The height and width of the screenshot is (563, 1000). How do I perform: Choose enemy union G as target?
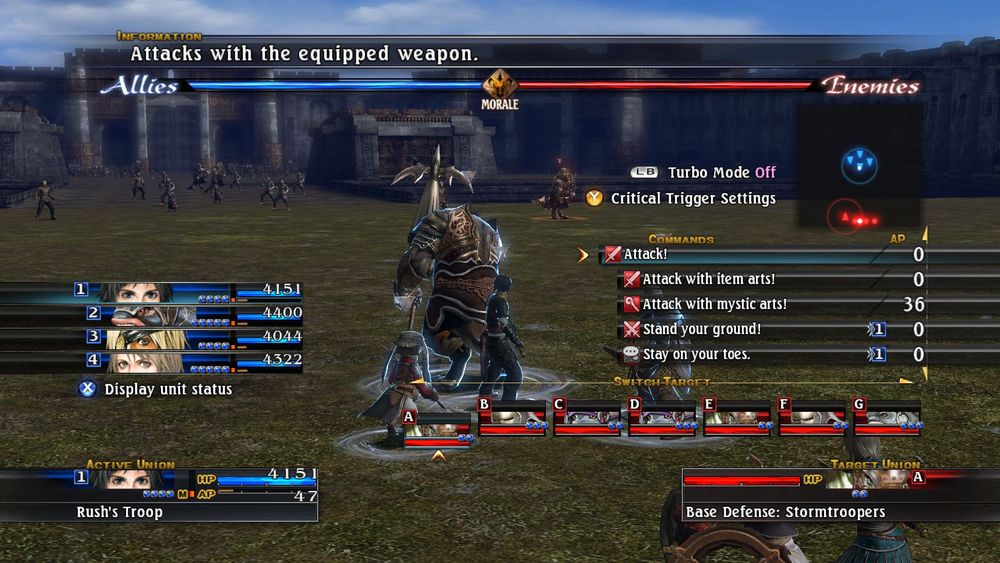coord(886,419)
